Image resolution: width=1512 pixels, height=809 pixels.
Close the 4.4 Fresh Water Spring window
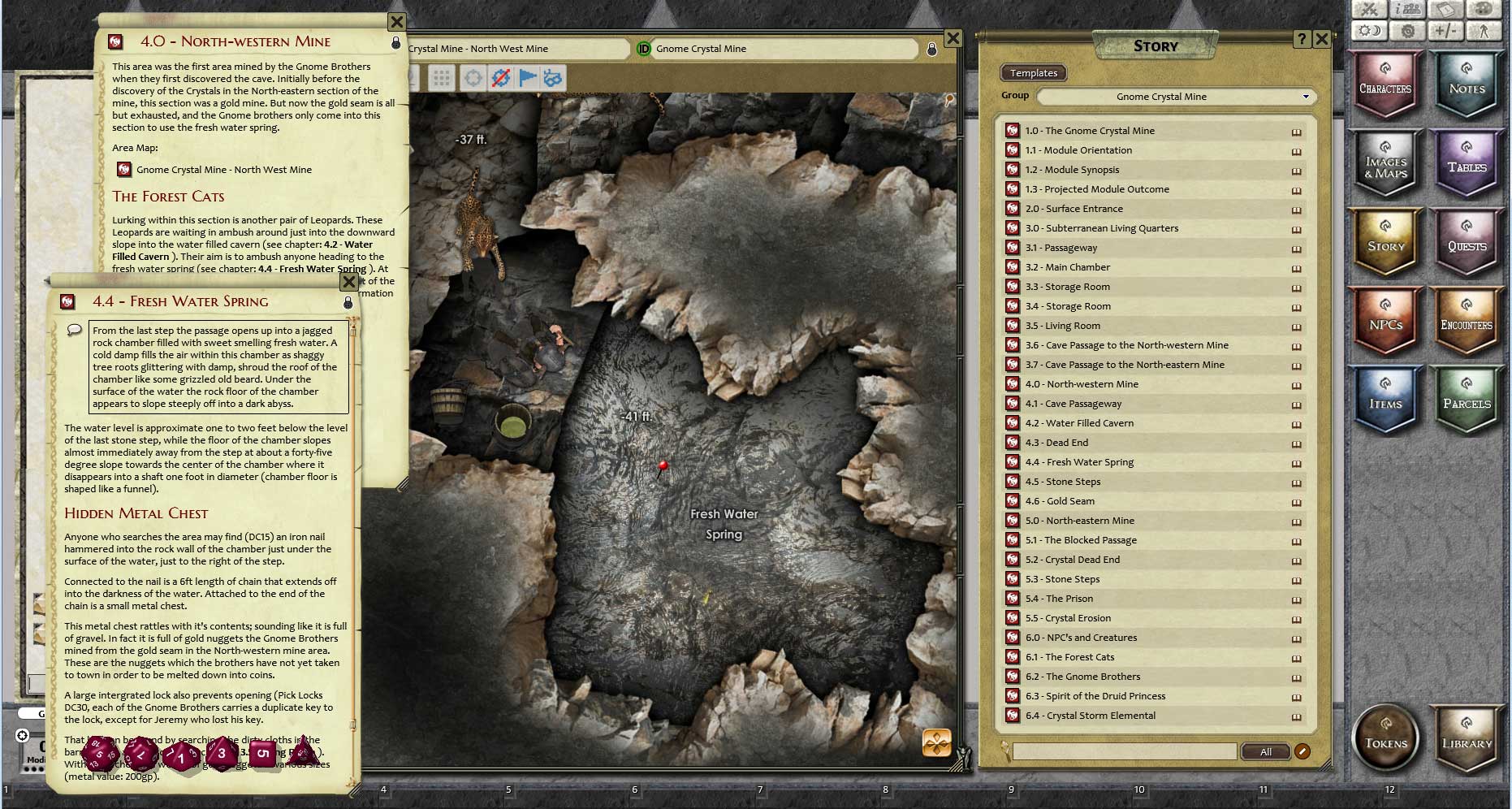pyautogui.click(x=349, y=282)
